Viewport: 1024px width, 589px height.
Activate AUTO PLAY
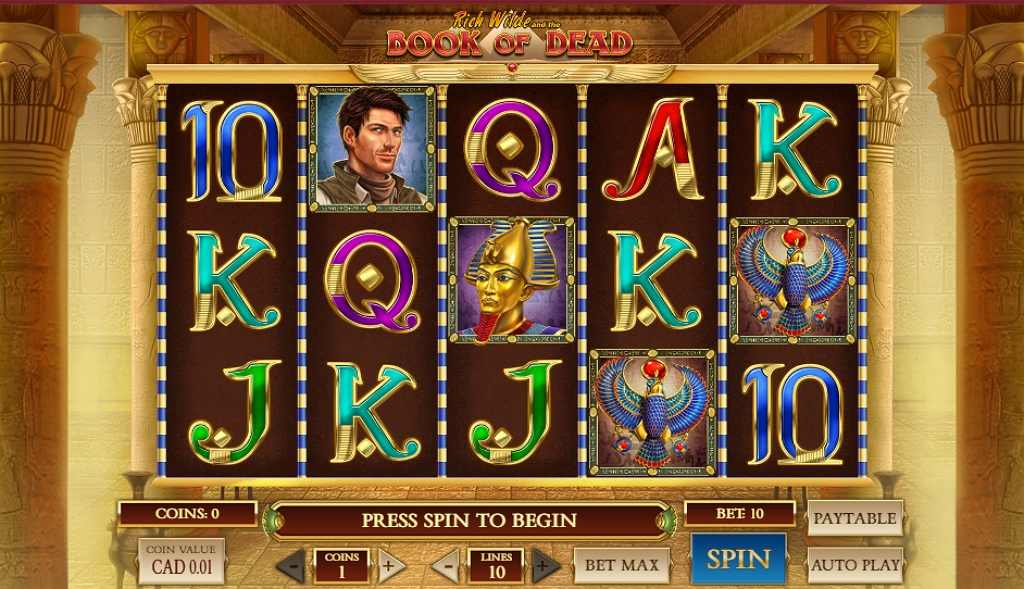coord(855,565)
